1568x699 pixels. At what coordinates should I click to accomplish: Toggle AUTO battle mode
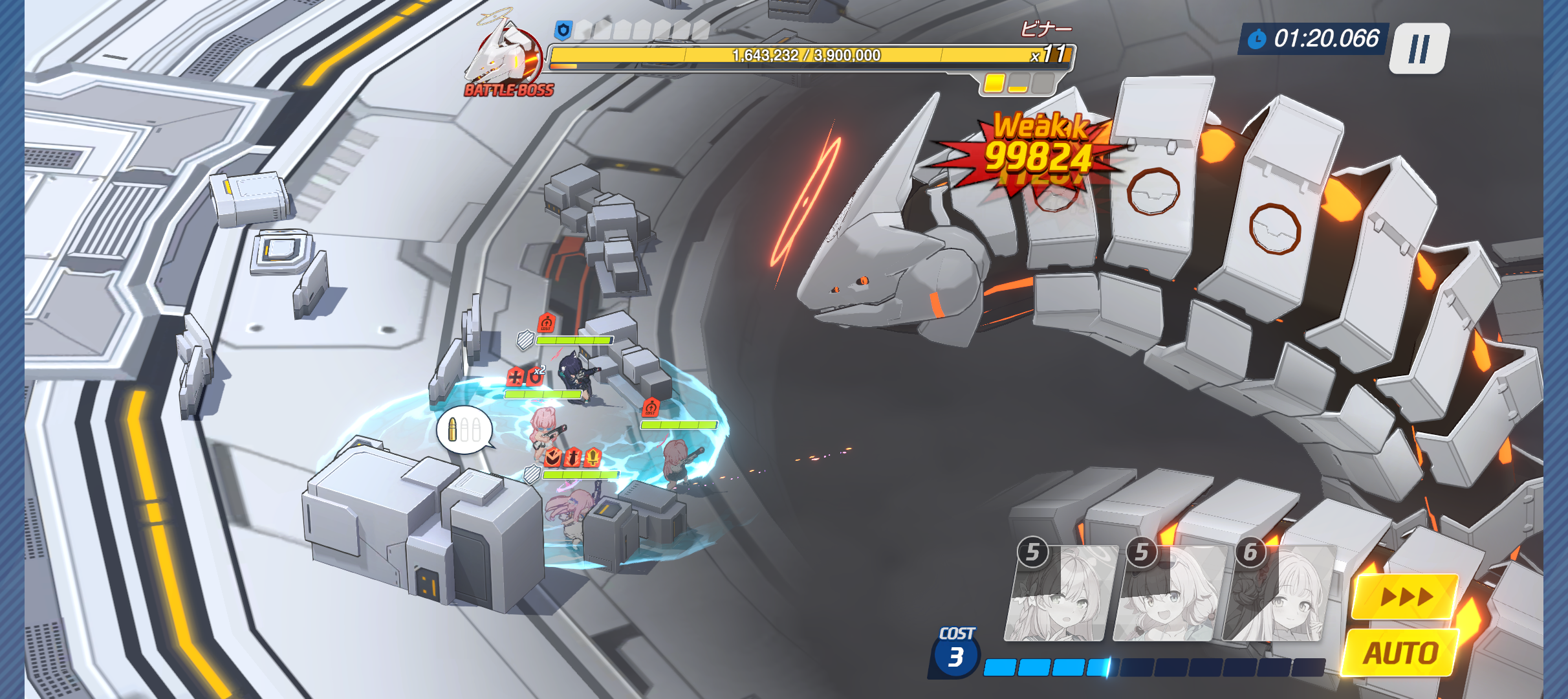(x=1401, y=652)
